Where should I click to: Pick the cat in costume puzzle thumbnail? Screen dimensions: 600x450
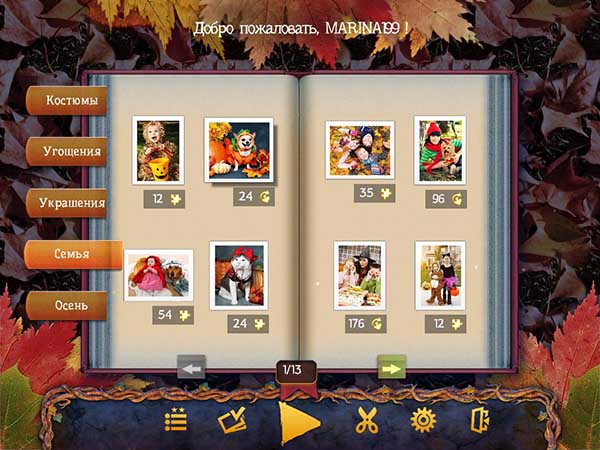(x=239, y=275)
